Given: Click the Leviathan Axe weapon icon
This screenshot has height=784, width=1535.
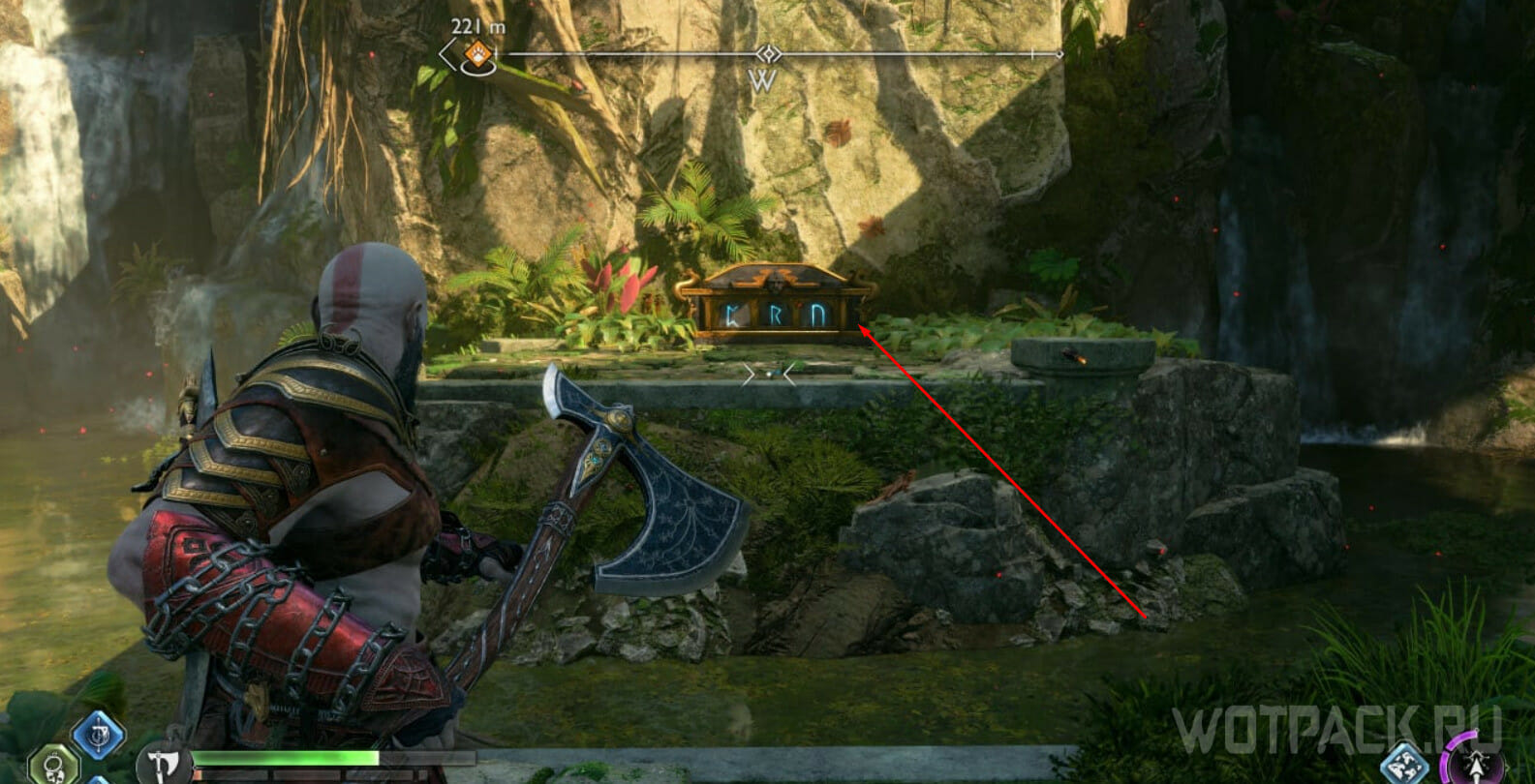Looking at the screenshot, I should pyautogui.click(x=163, y=765).
